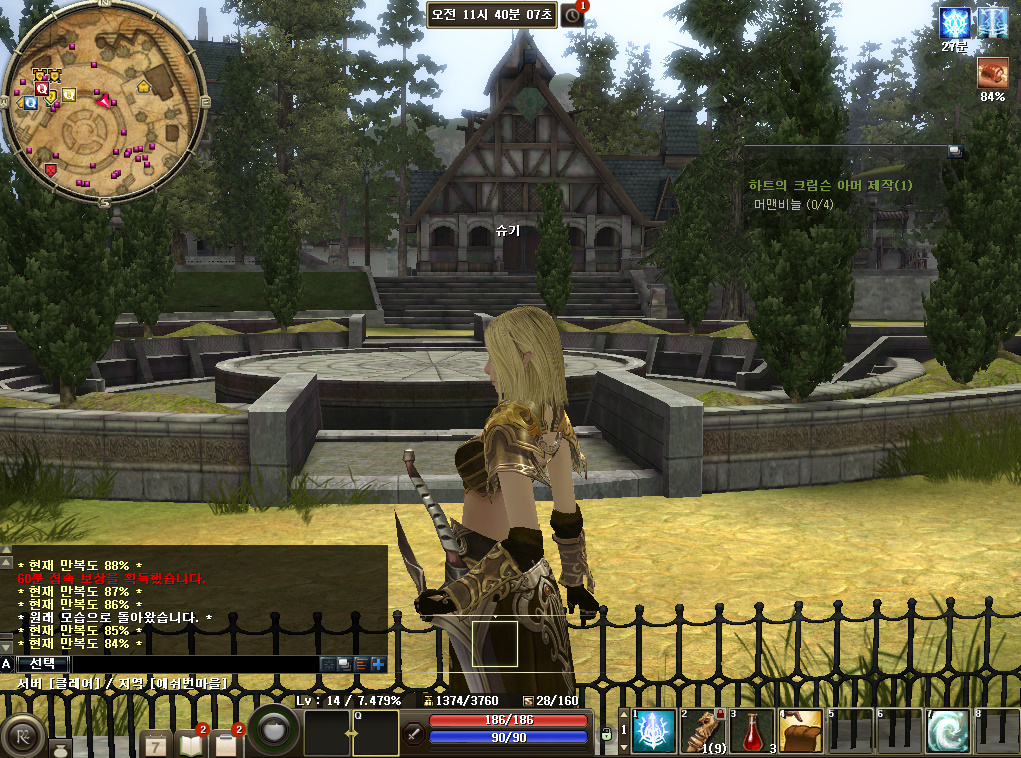Screen dimensions: 1021x758
Task: Click the blue plus button on chat bar
Action: coord(378,663)
